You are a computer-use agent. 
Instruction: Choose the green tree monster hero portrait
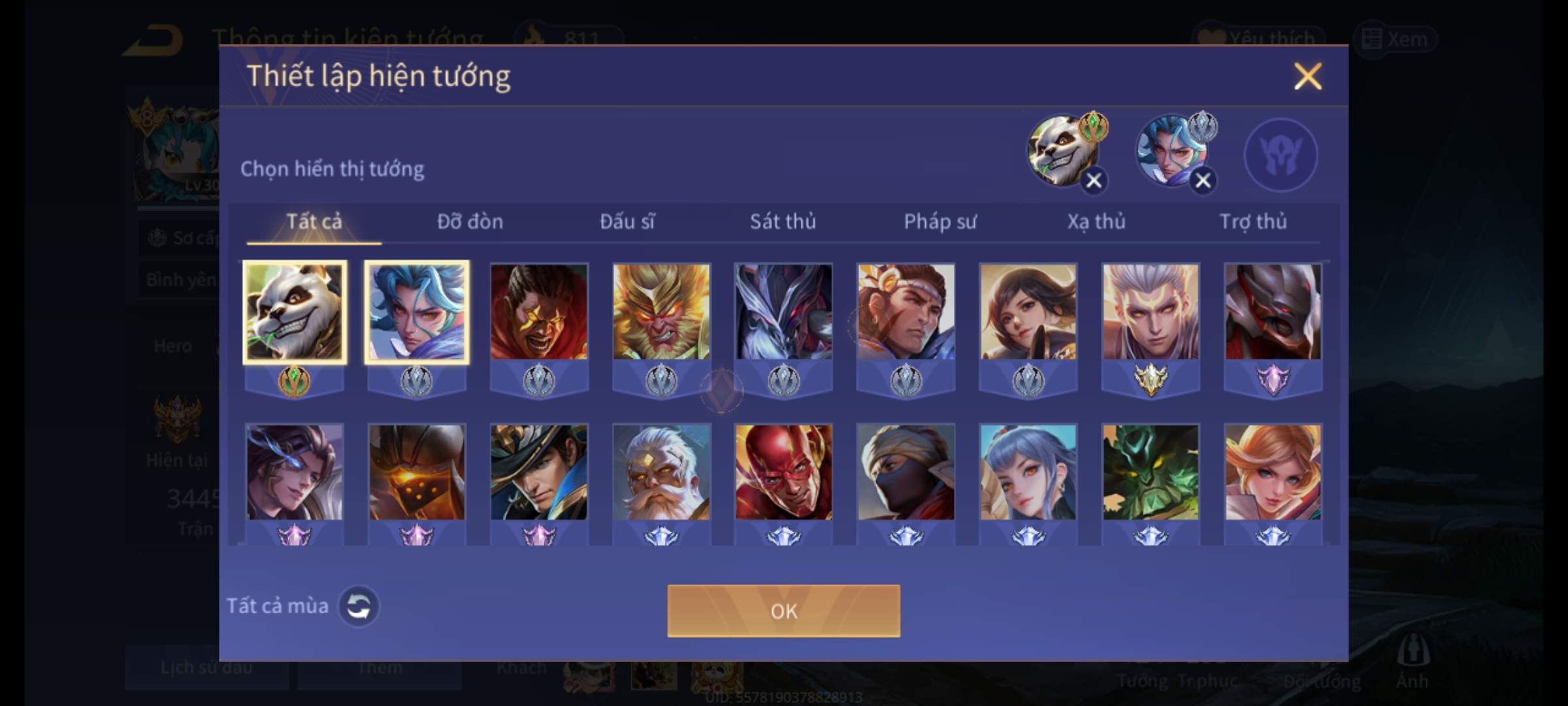pyautogui.click(x=1151, y=472)
